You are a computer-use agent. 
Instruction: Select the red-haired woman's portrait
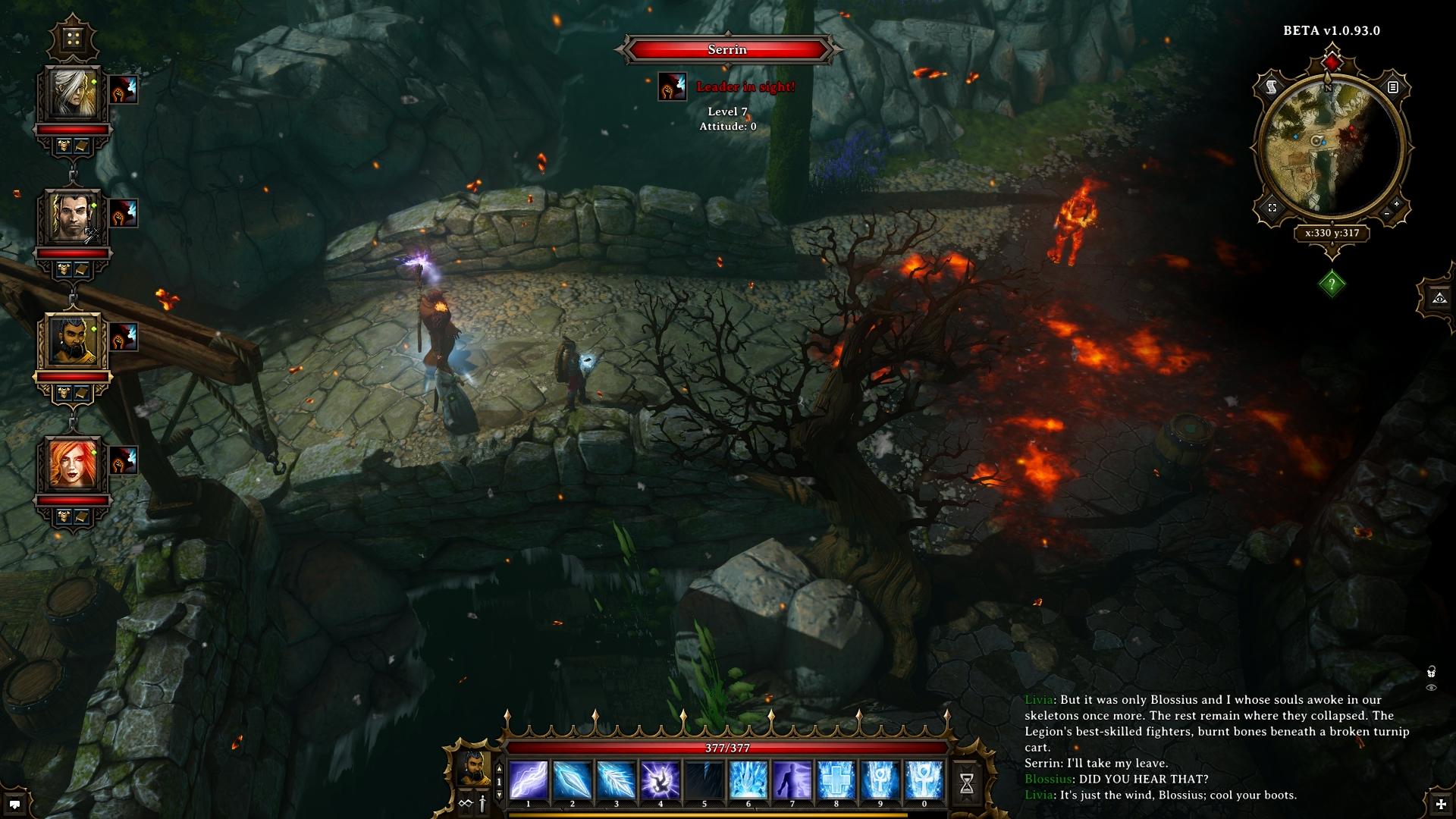point(74,466)
